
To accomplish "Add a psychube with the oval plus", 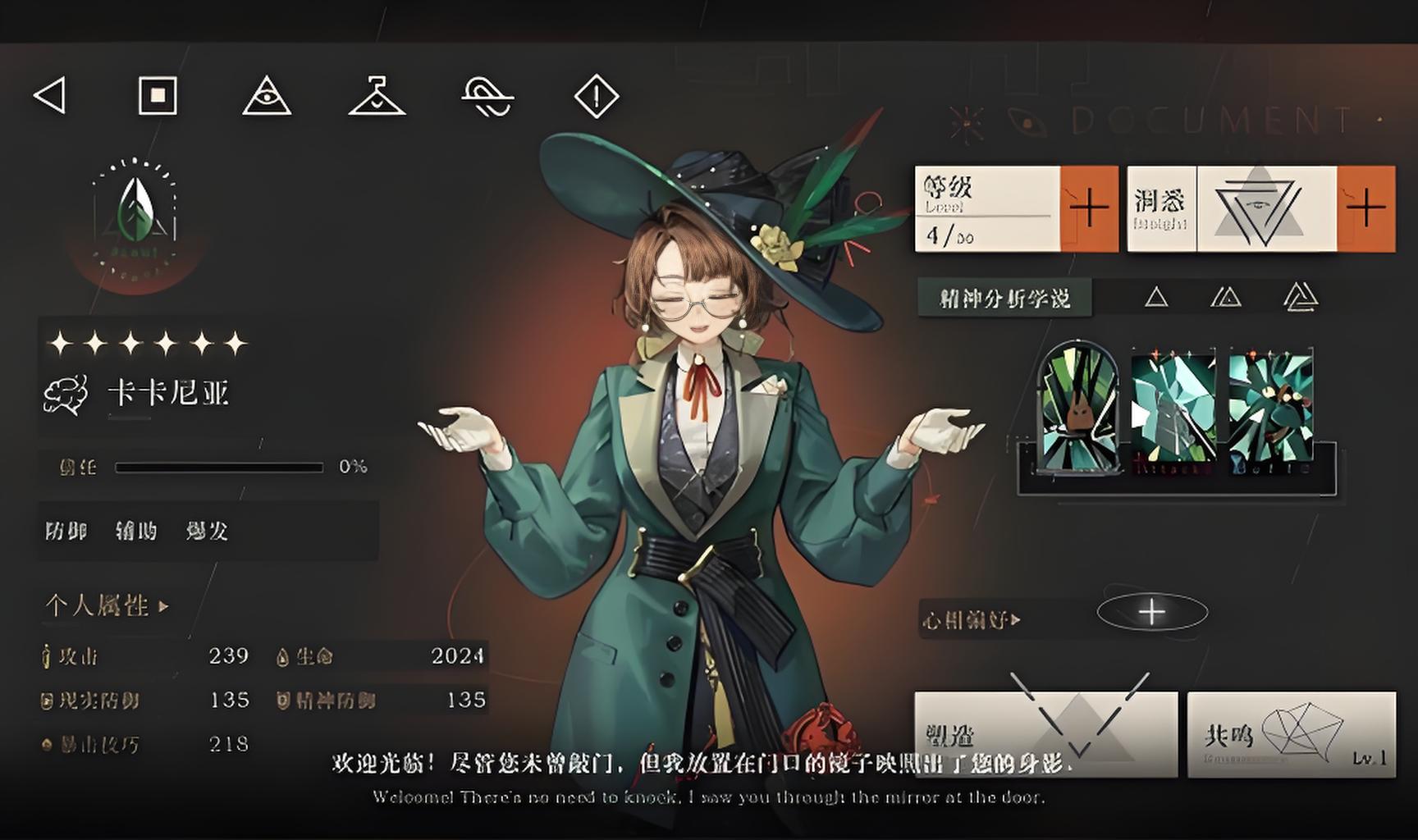I will (1152, 612).
